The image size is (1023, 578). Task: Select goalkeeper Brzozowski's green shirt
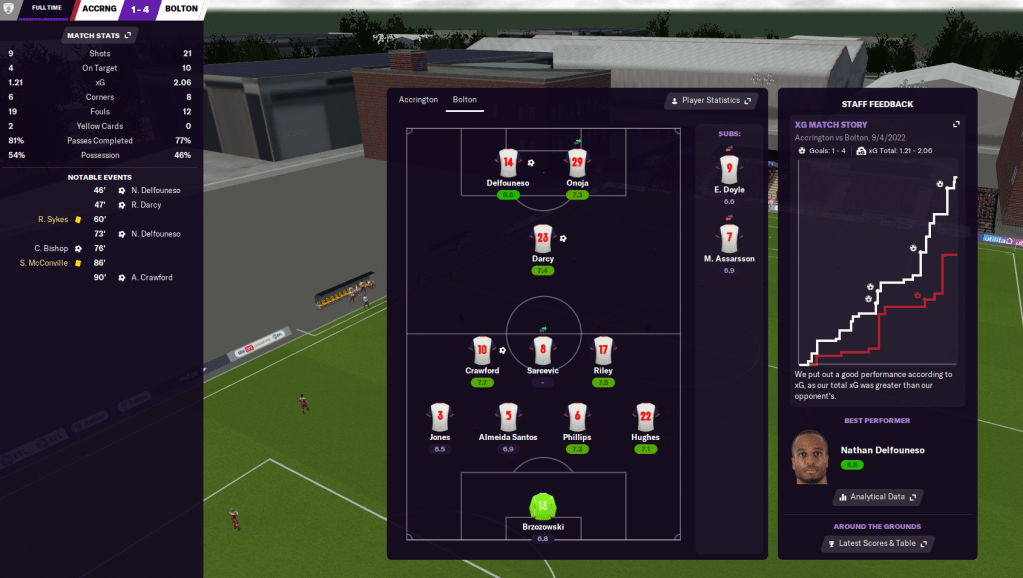[x=543, y=505]
